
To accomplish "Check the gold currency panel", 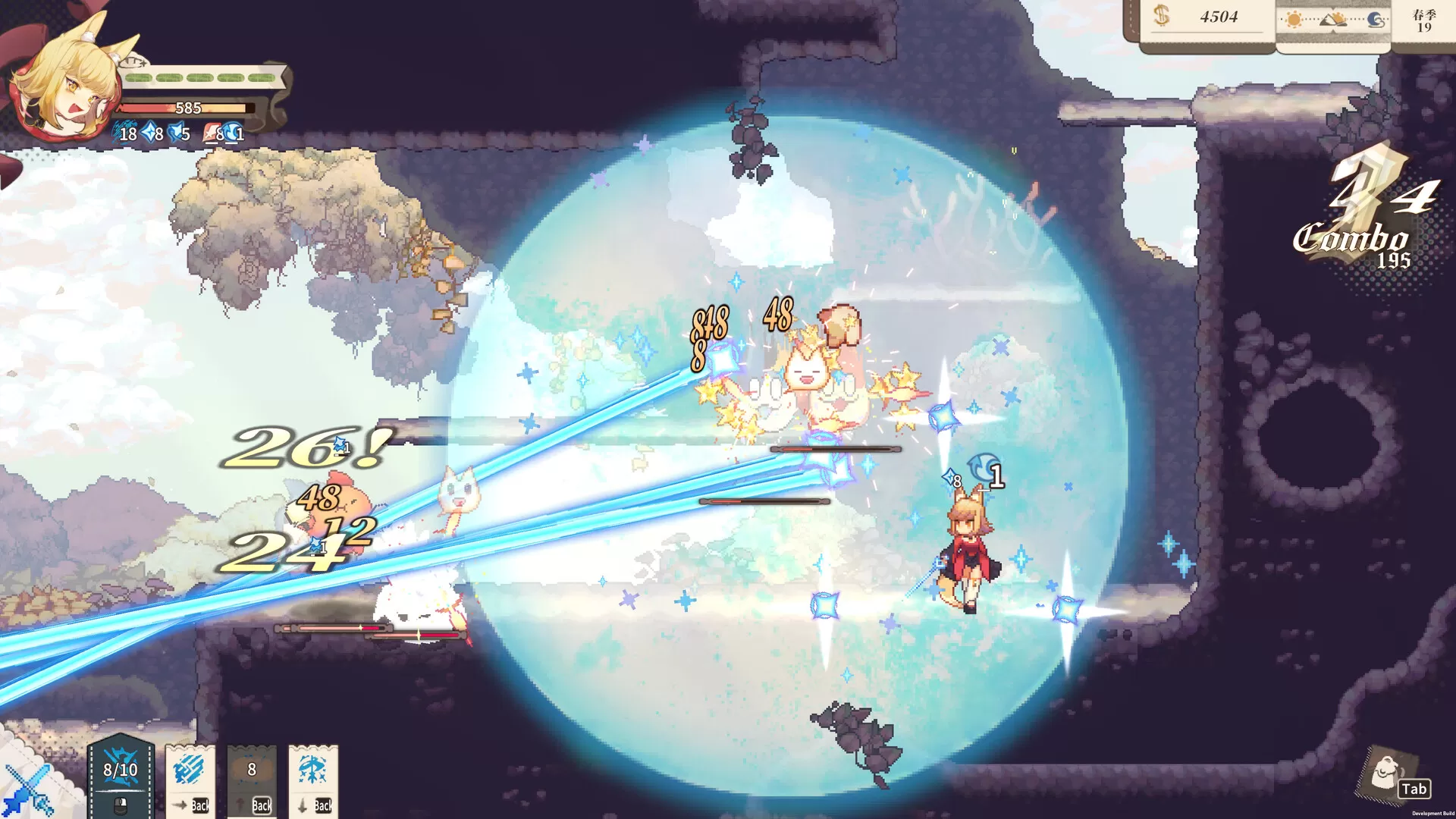I will (1207, 18).
